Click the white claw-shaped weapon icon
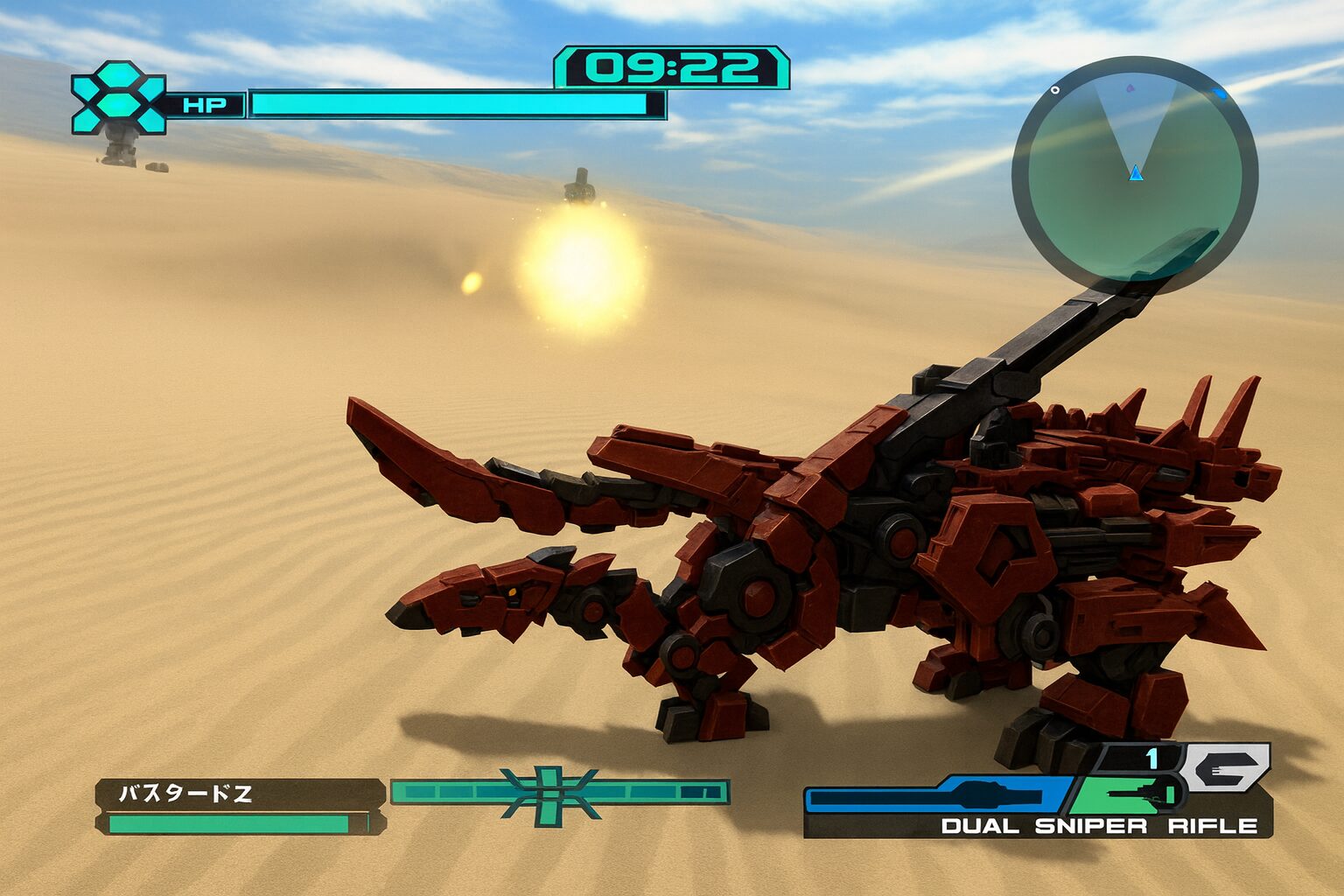The image size is (1344, 896). click(1225, 769)
